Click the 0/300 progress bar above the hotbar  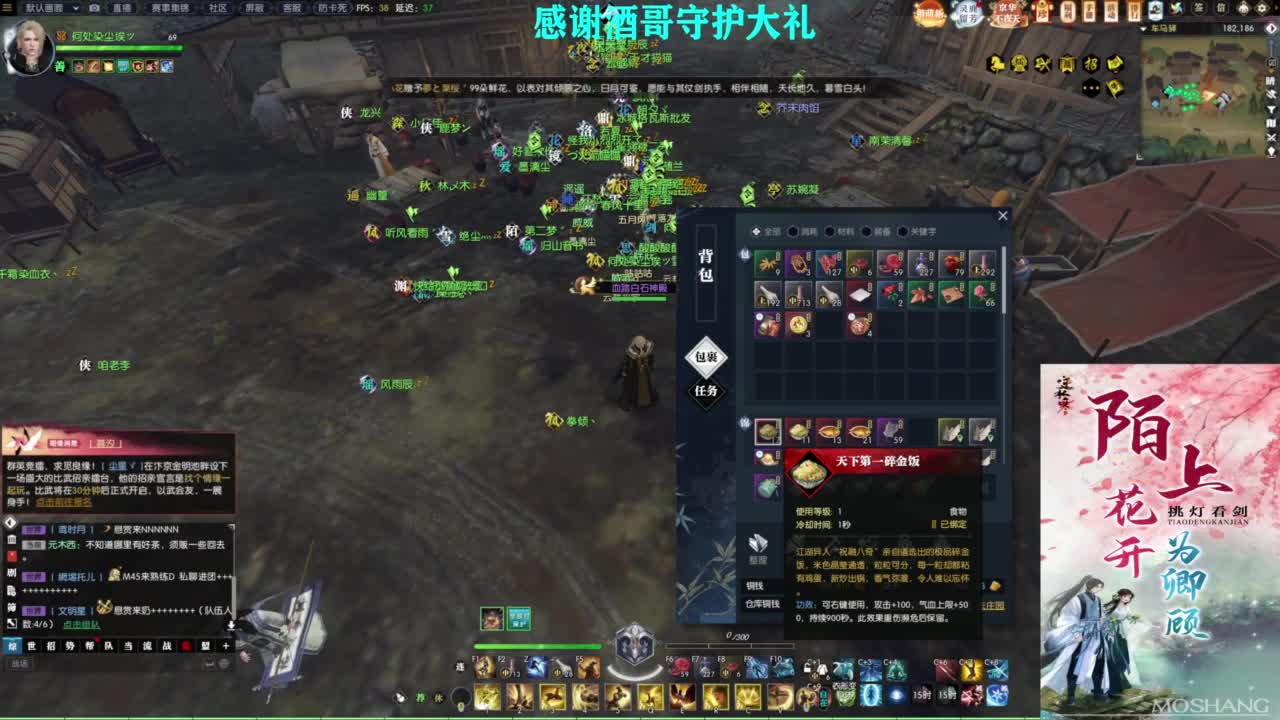[730, 645]
